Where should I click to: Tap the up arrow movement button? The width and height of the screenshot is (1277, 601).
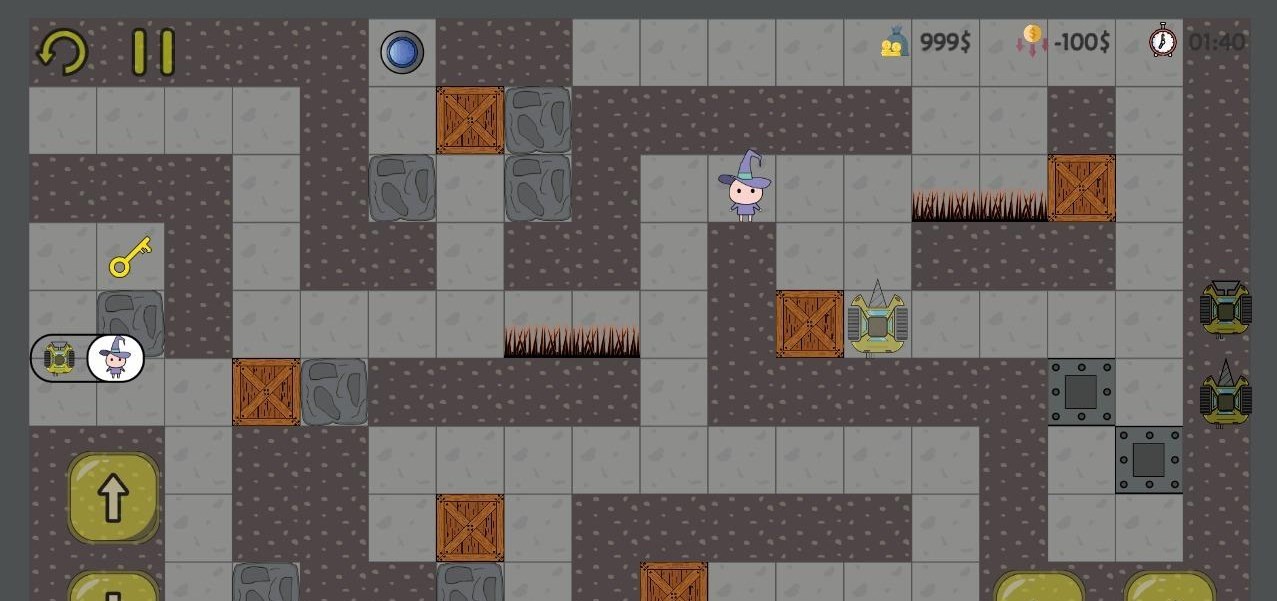(113, 498)
